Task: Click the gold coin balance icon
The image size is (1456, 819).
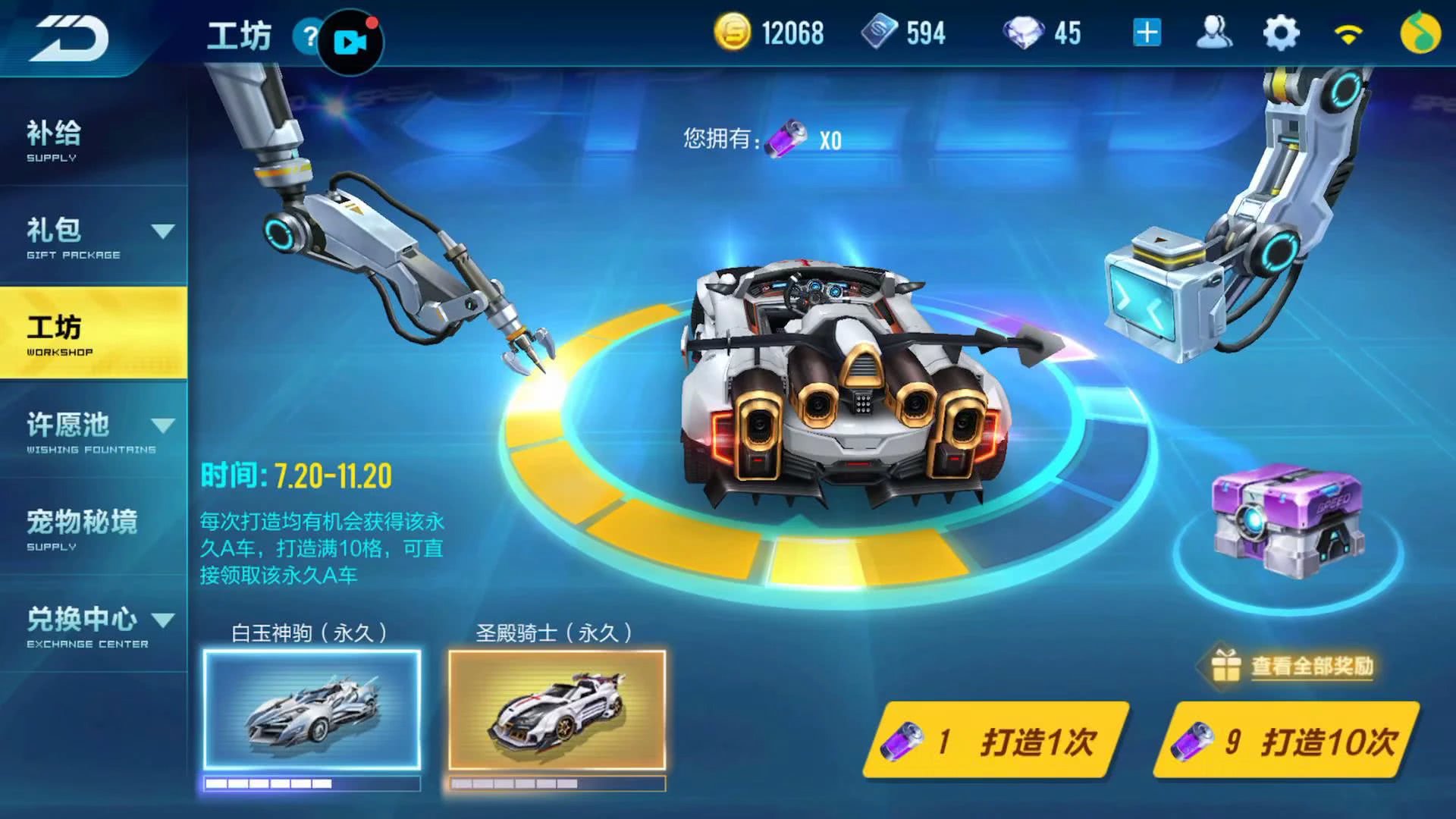Action: click(x=734, y=32)
